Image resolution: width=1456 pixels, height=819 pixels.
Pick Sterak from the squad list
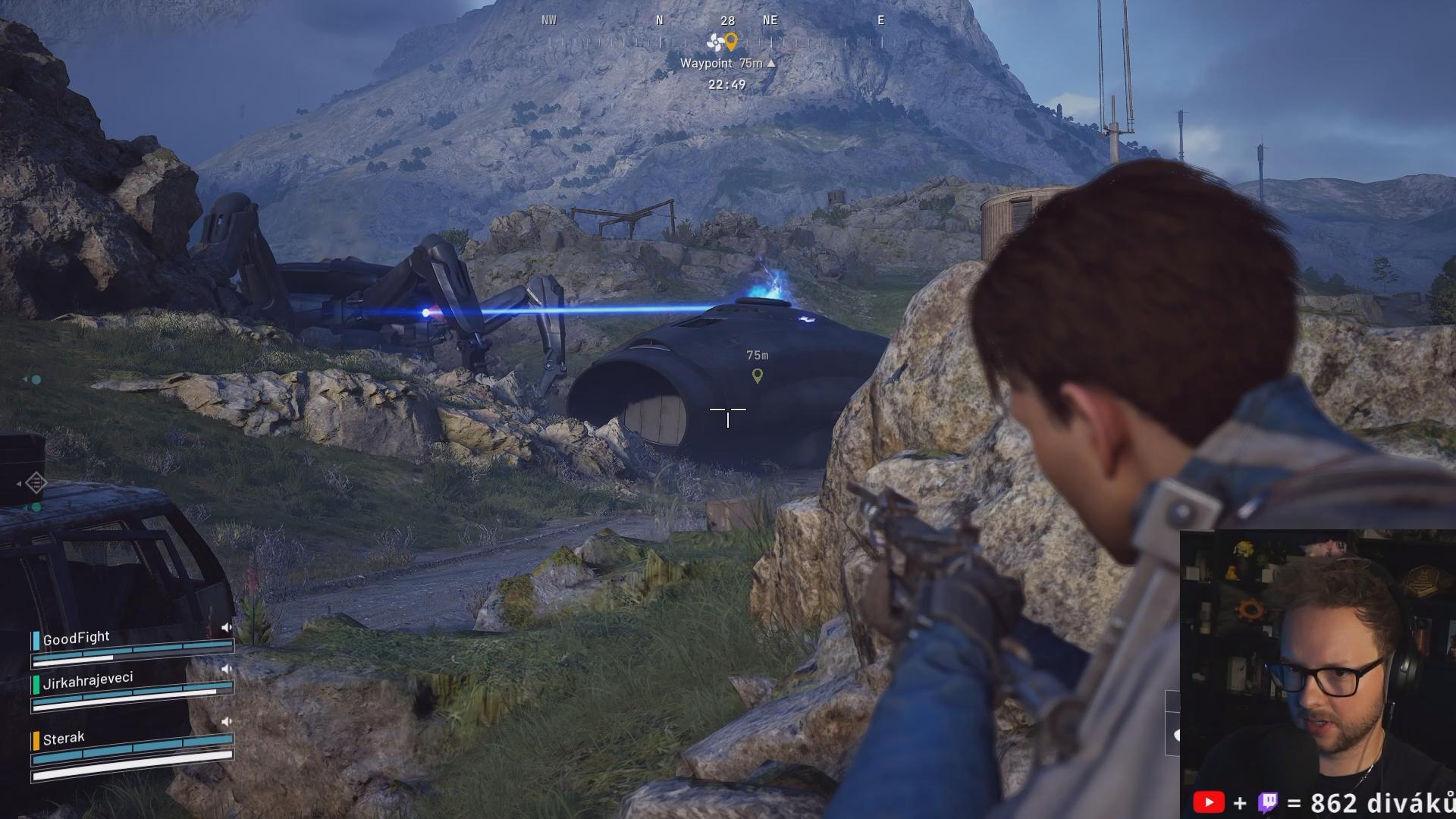(x=64, y=738)
